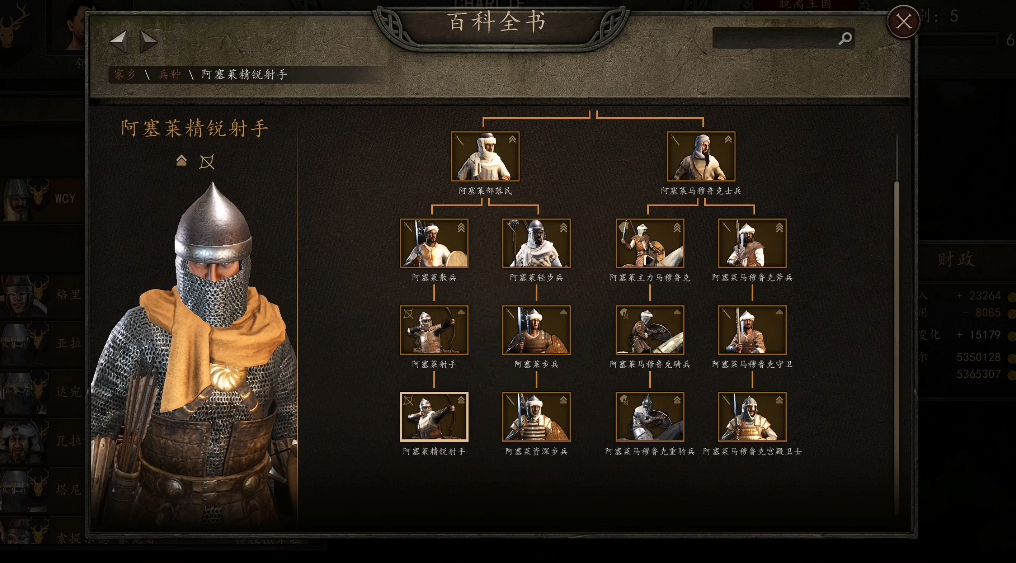Click the troop tree vertical scrollbar
Viewport: 1016px width, 563px height.
pos(896,340)
